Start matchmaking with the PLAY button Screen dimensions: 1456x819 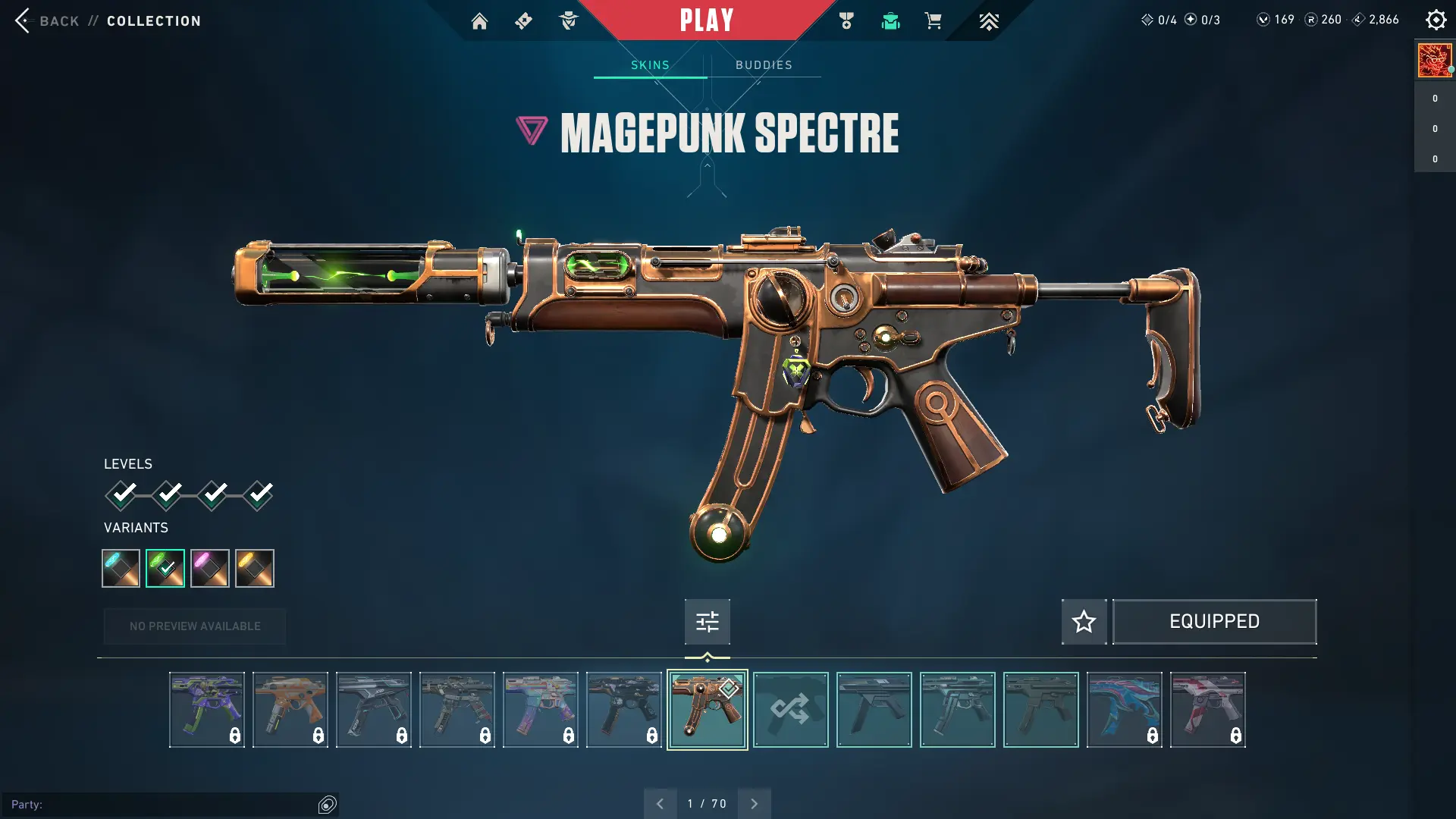coord(707,20)
